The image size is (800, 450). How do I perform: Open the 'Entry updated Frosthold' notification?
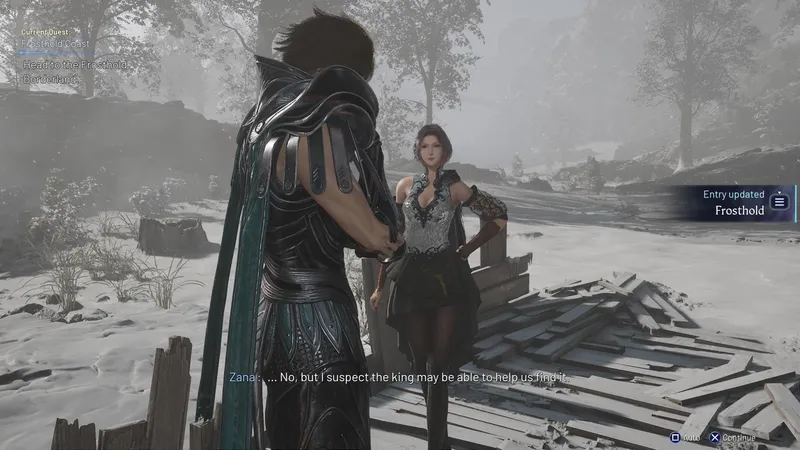tap(741, 202)
